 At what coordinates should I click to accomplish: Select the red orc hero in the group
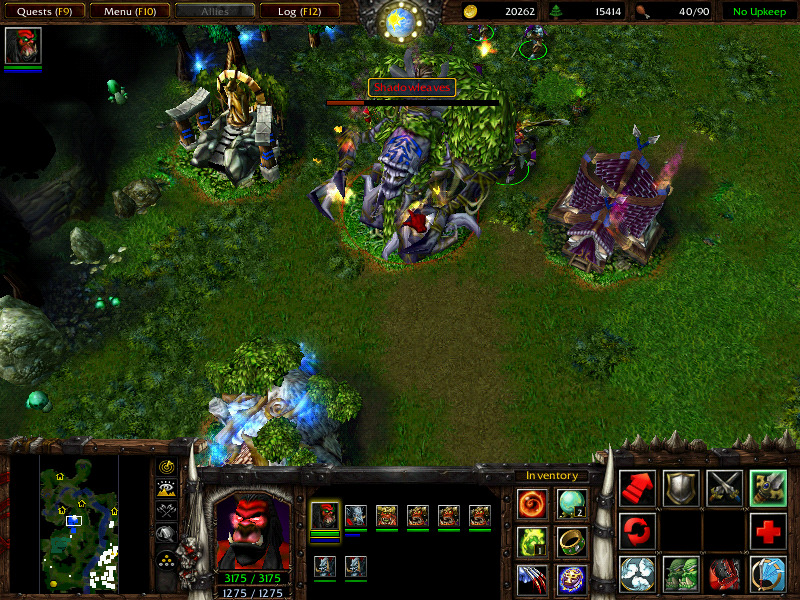pyautogui.click(x=325, y=516)
